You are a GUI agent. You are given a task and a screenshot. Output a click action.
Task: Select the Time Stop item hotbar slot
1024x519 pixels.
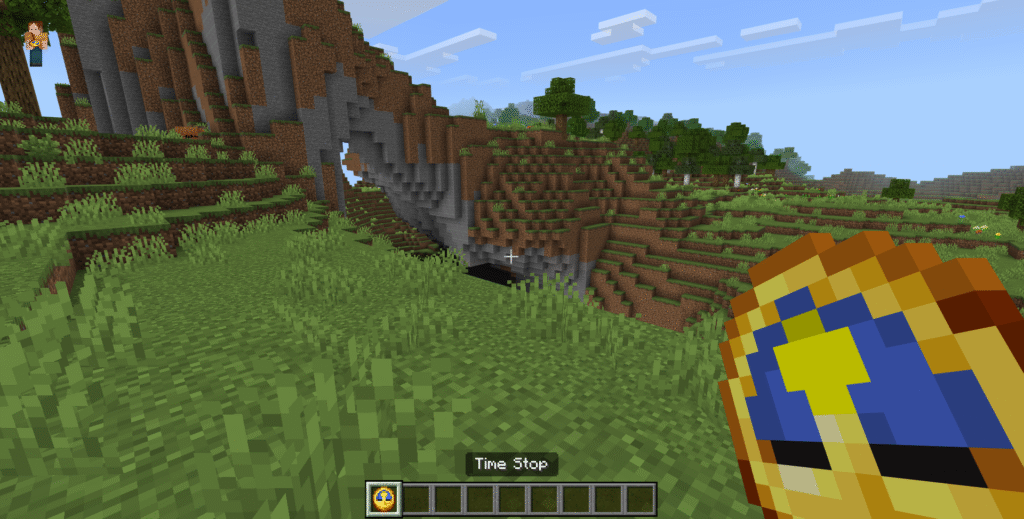pos(383,497)
